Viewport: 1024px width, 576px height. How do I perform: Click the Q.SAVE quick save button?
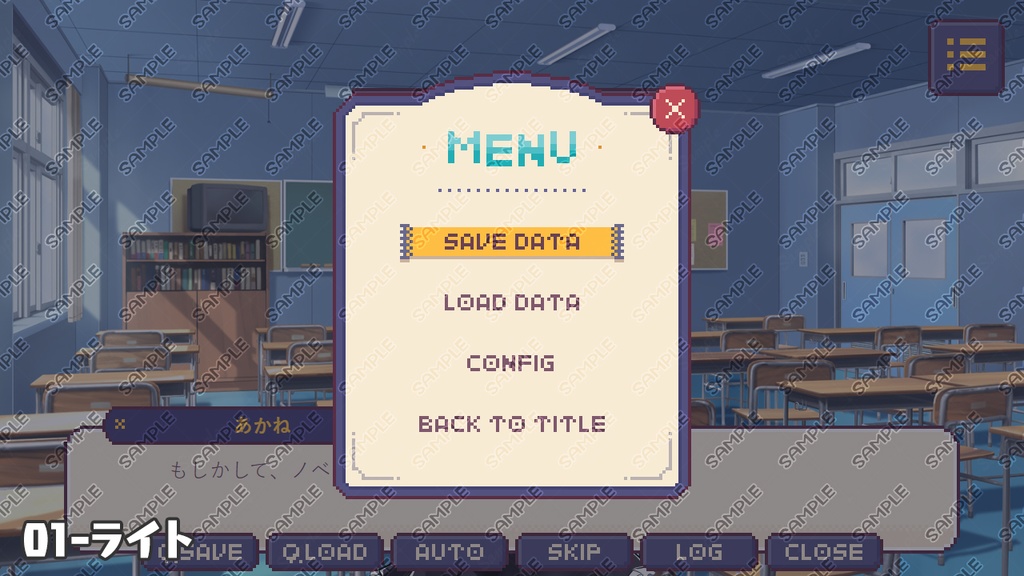[x=205, y=552]
